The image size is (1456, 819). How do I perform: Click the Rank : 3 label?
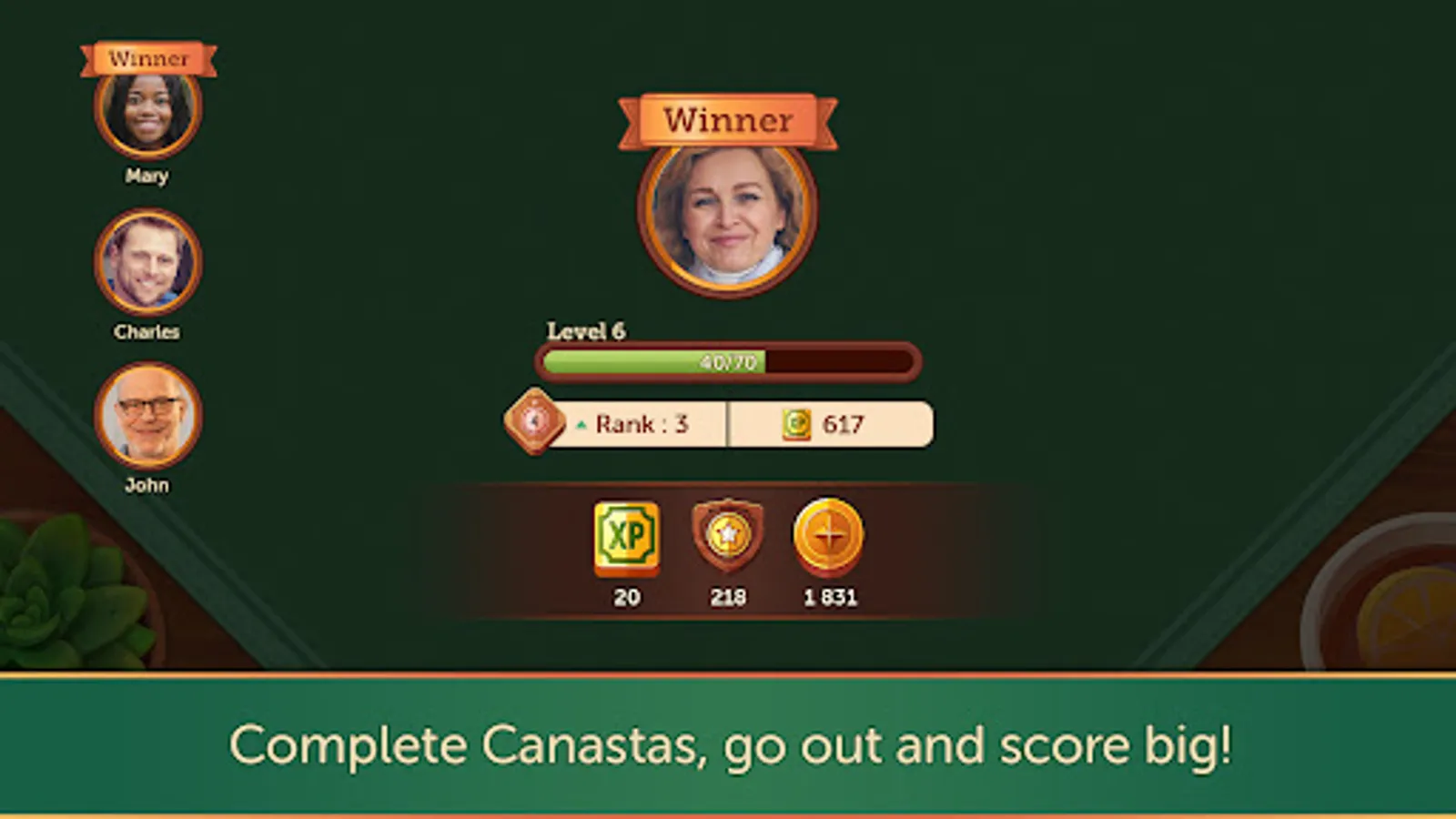[641, 423]
